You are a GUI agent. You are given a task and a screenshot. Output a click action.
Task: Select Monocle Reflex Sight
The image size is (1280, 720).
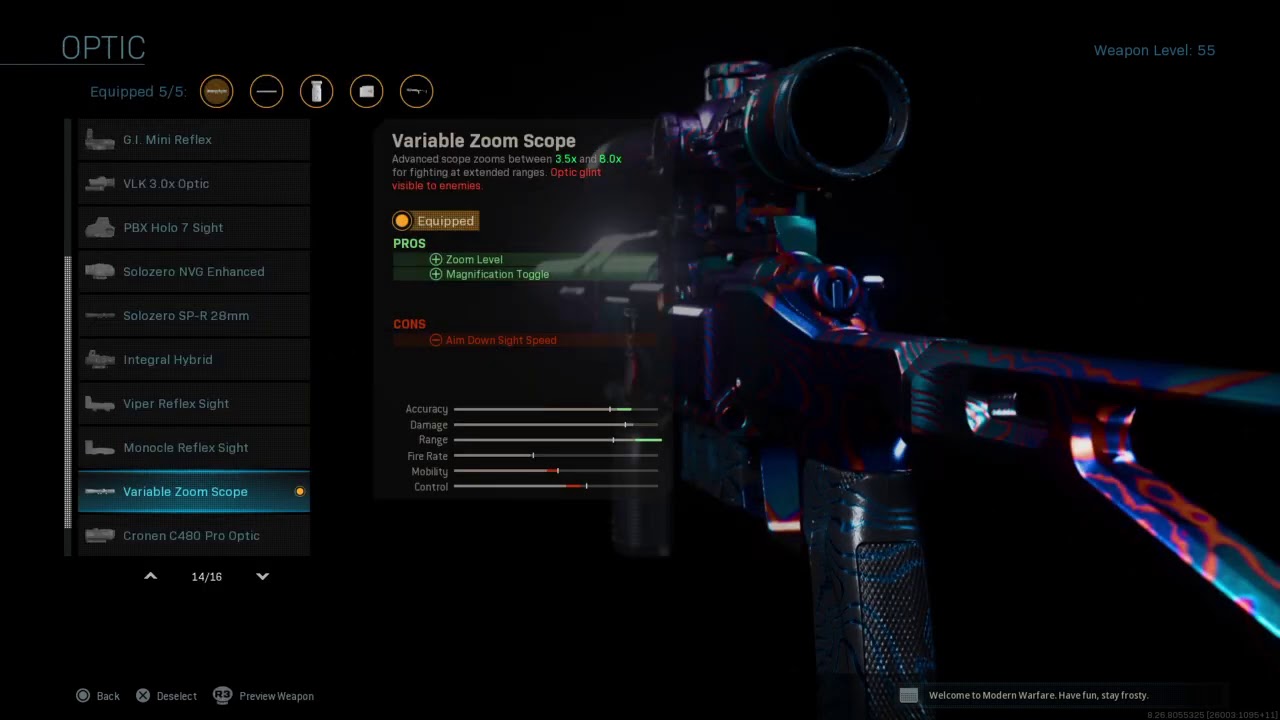pos(194,448)
